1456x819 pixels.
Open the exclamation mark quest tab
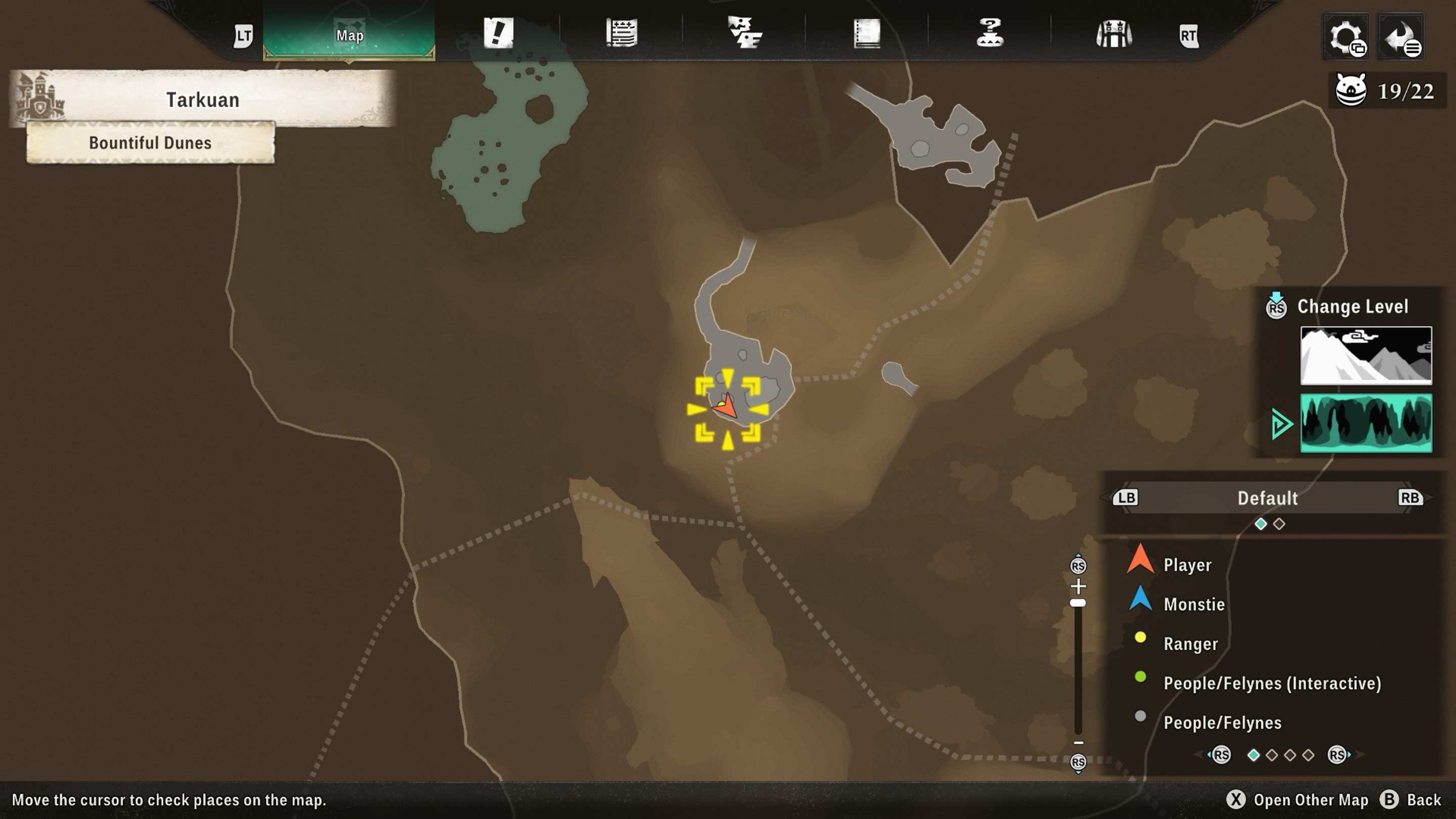498,33
